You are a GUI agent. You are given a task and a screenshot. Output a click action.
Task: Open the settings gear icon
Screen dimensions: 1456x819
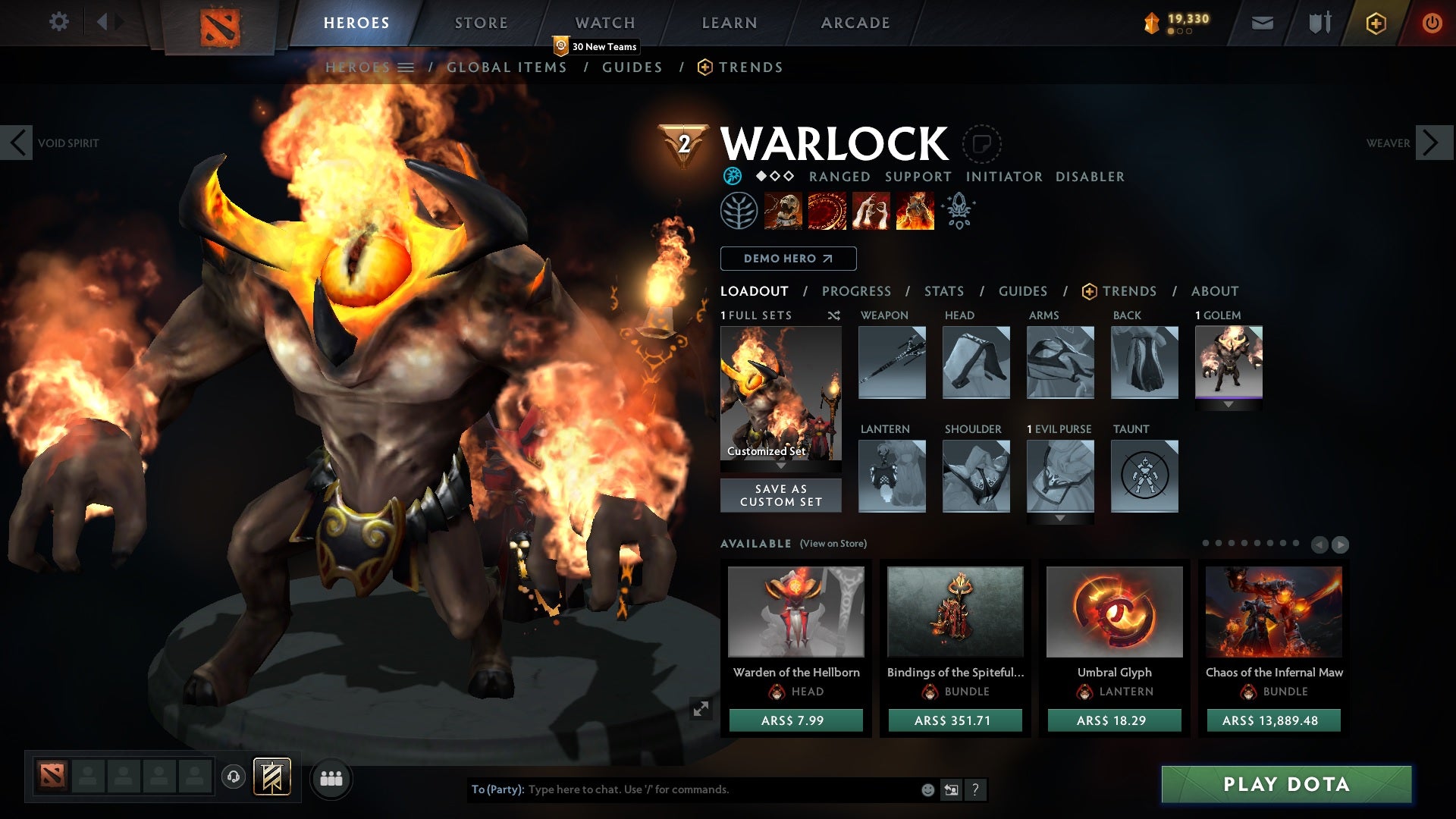[x=59, y=22]
